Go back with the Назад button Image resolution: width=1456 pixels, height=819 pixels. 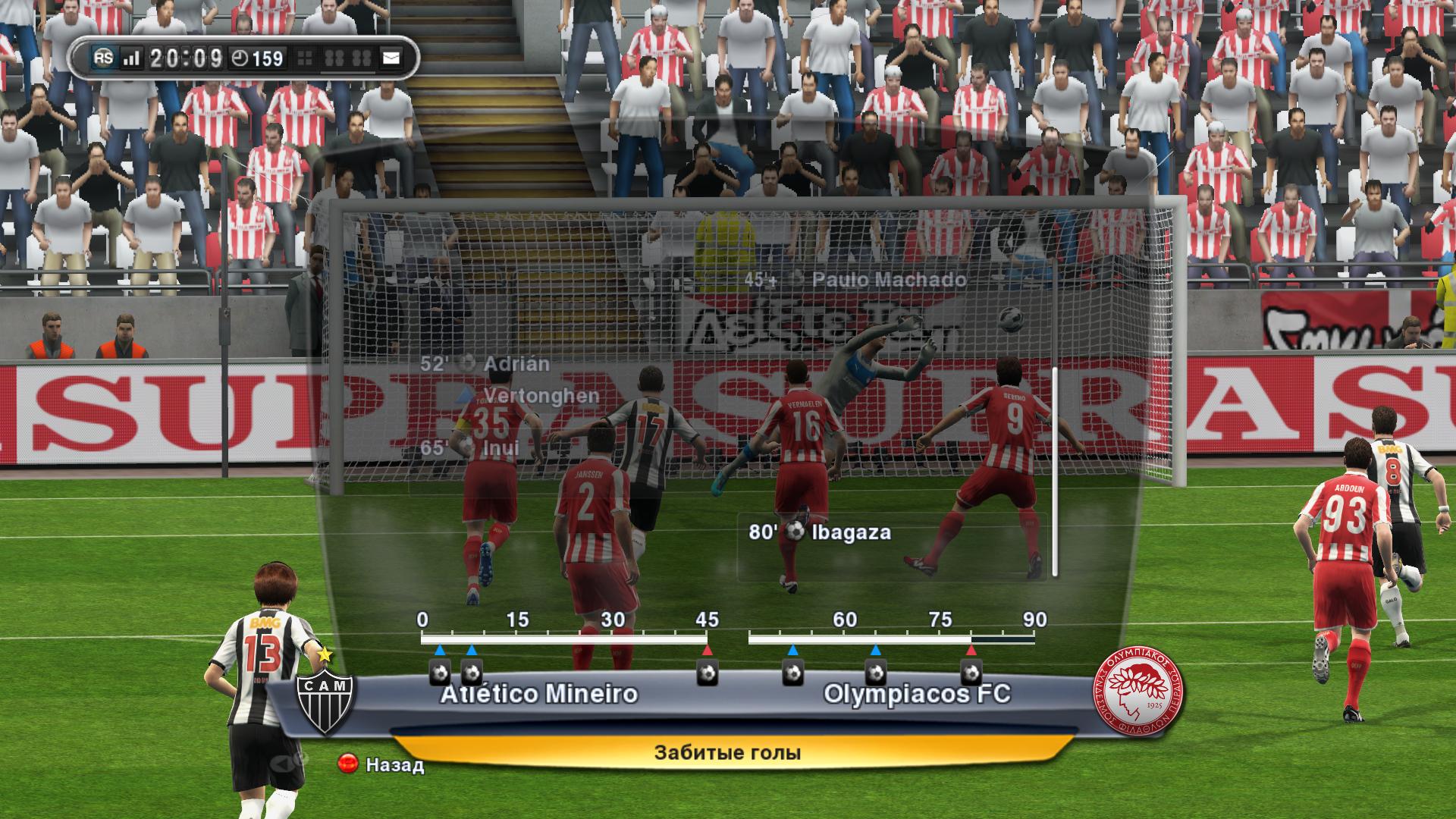coord(381,764)
